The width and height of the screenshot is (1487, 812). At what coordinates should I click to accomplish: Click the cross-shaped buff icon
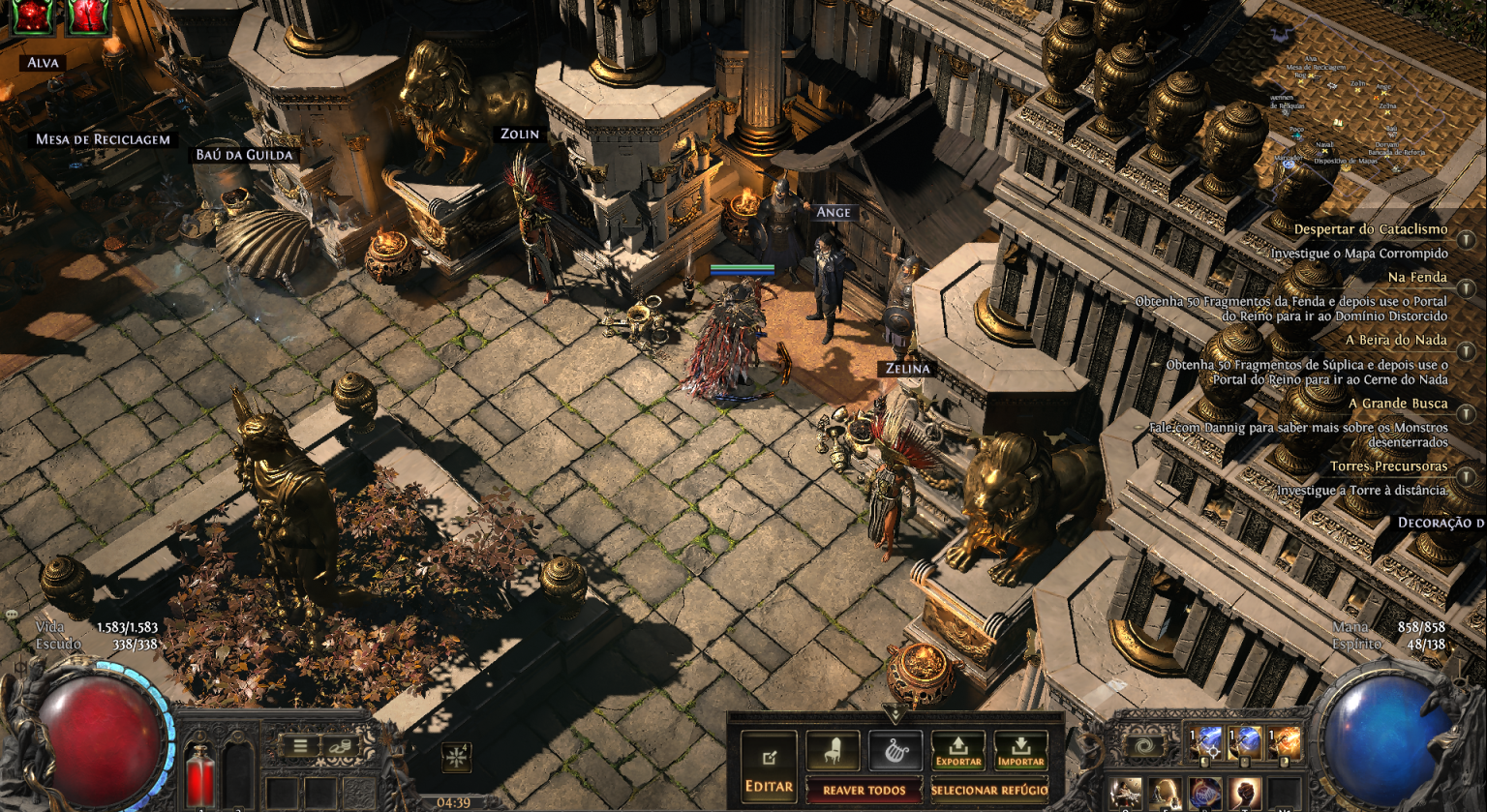(456, 757)
